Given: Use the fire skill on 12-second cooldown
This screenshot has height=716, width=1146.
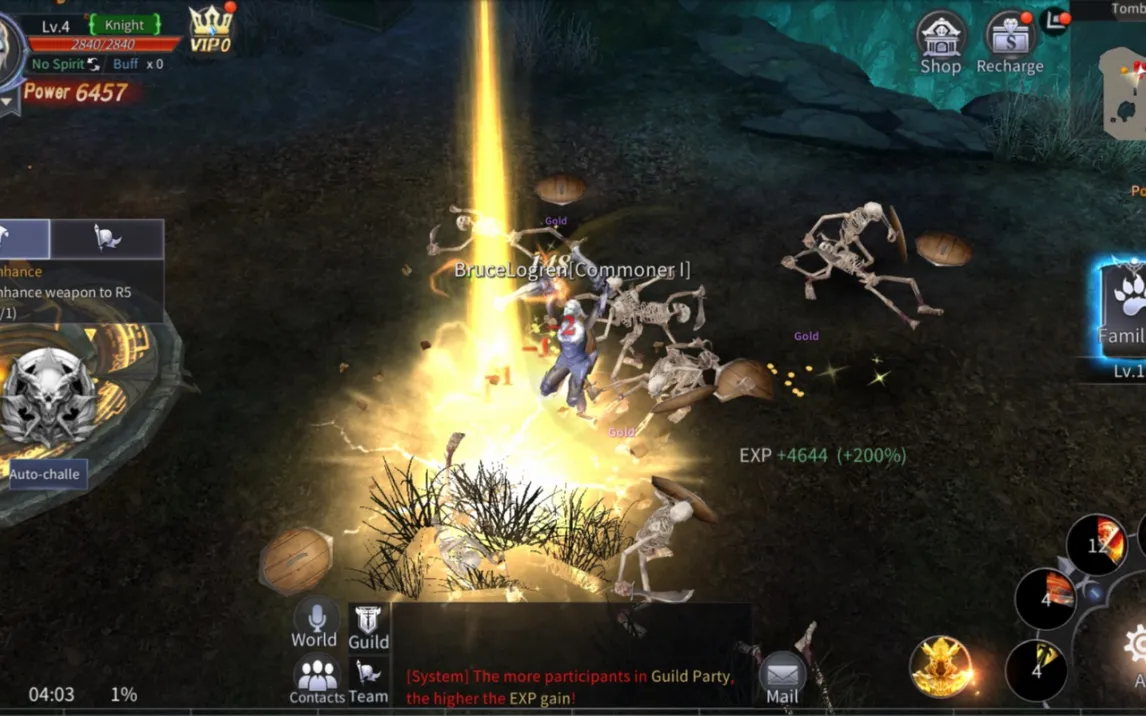Looking at the screenshot, I should [x=1096, y=544].
